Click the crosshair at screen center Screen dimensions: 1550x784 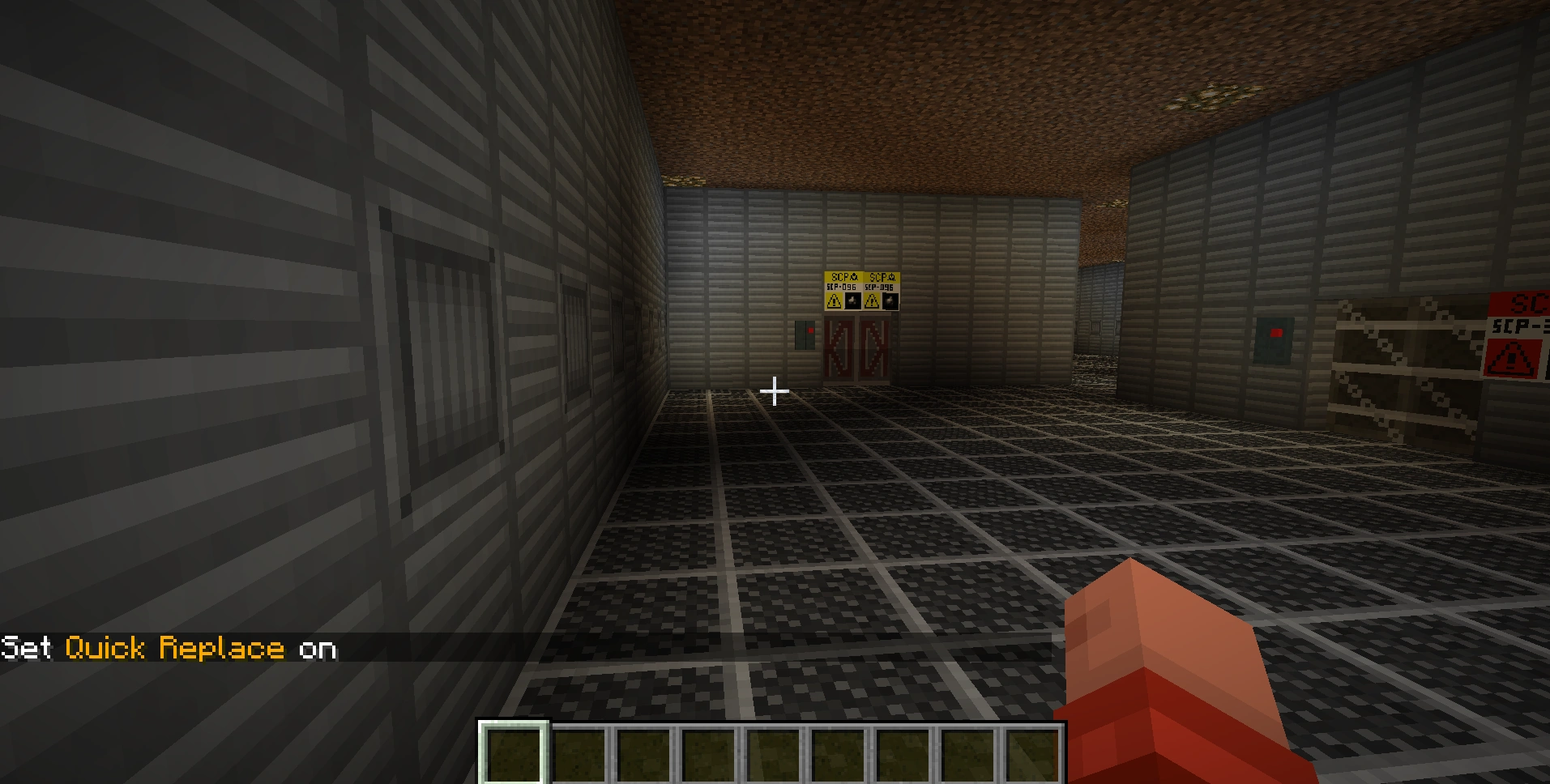(x=775, y=391)
